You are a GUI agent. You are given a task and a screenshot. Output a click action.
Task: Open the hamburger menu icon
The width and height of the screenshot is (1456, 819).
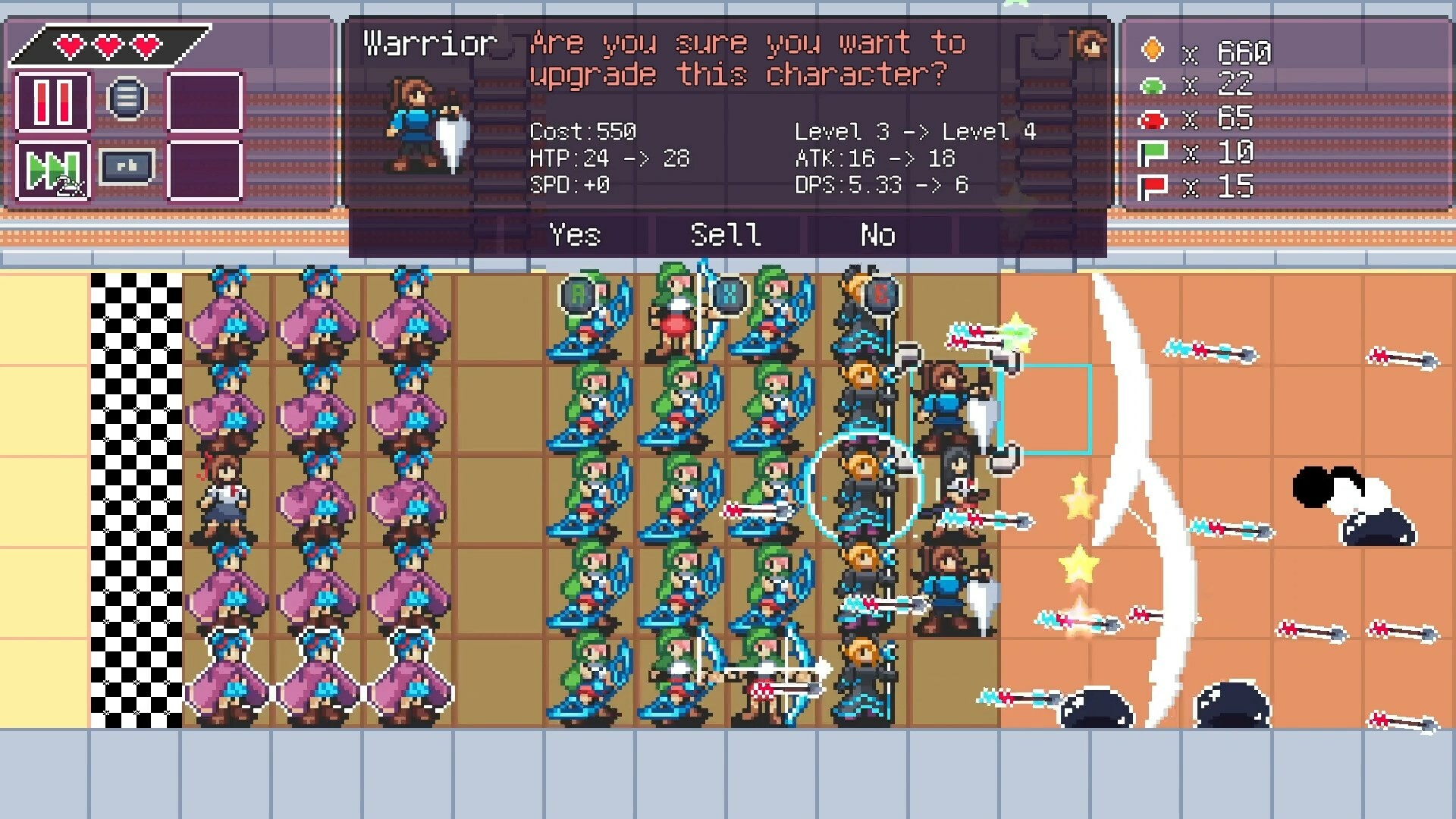pyautogui.click(x=127, y=96)
